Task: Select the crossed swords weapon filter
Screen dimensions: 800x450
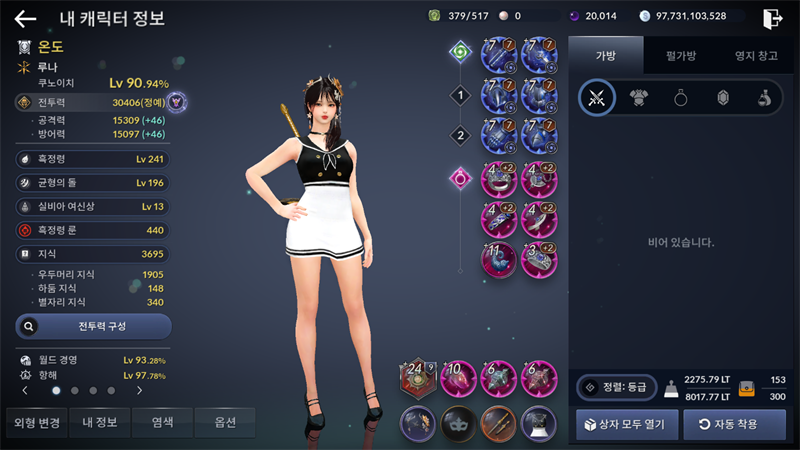Action: pyautogui.click(x=597, y=98)
